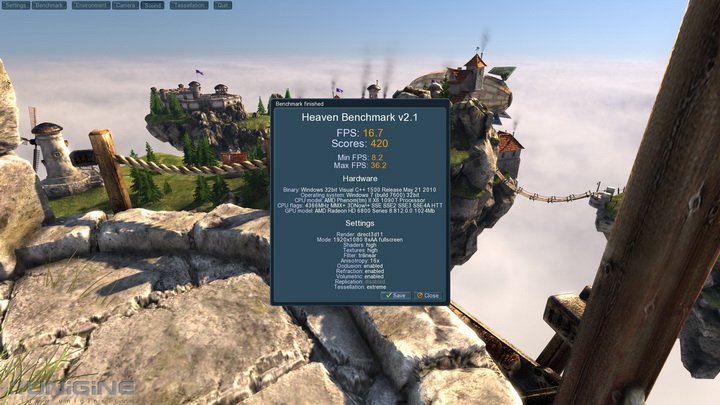Save the benchmark results
Image resolution: width=720 pixels, height=405 pixels.
pyautogui.click(x=395, y=295)
